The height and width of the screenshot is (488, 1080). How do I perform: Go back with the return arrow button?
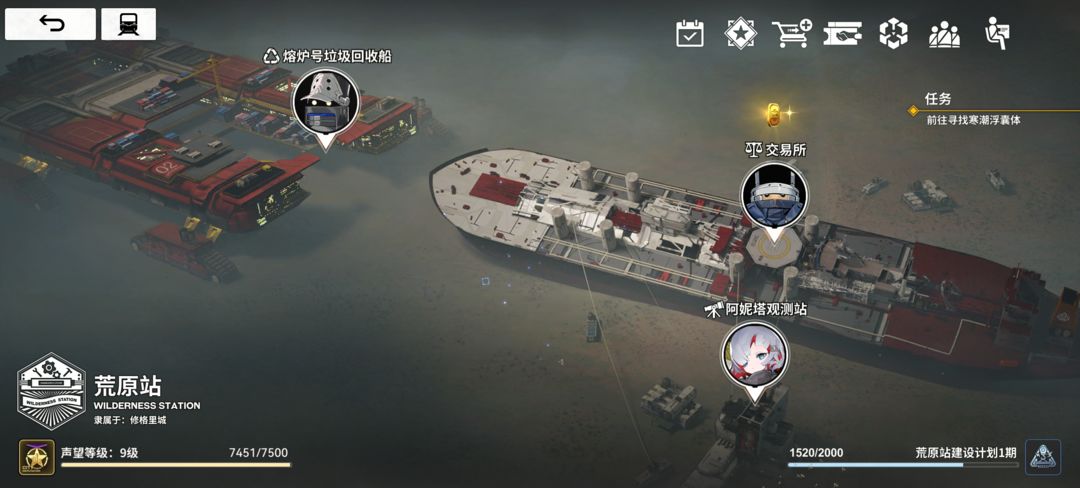[50, 24]
